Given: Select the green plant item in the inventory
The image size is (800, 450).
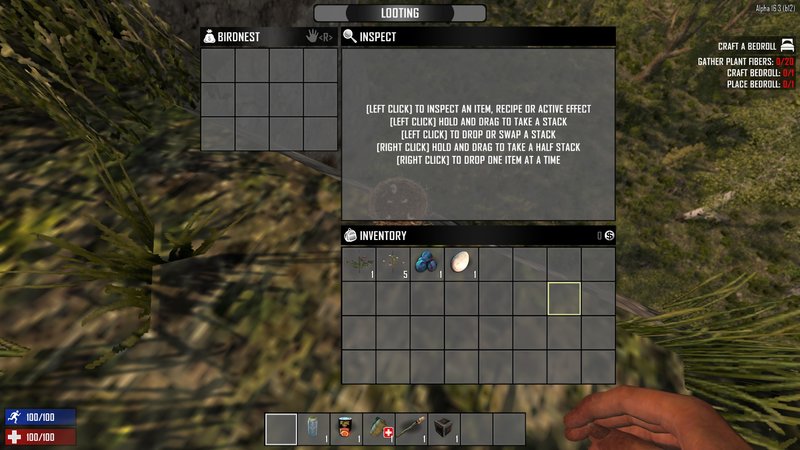Looking at the screenshot, I should (359, 264).
